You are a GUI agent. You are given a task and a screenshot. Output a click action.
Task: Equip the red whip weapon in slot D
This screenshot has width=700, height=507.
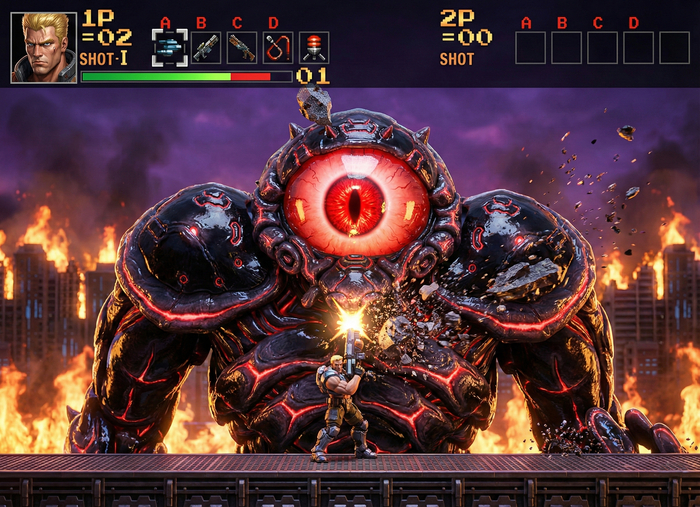(x=277, y=47)
